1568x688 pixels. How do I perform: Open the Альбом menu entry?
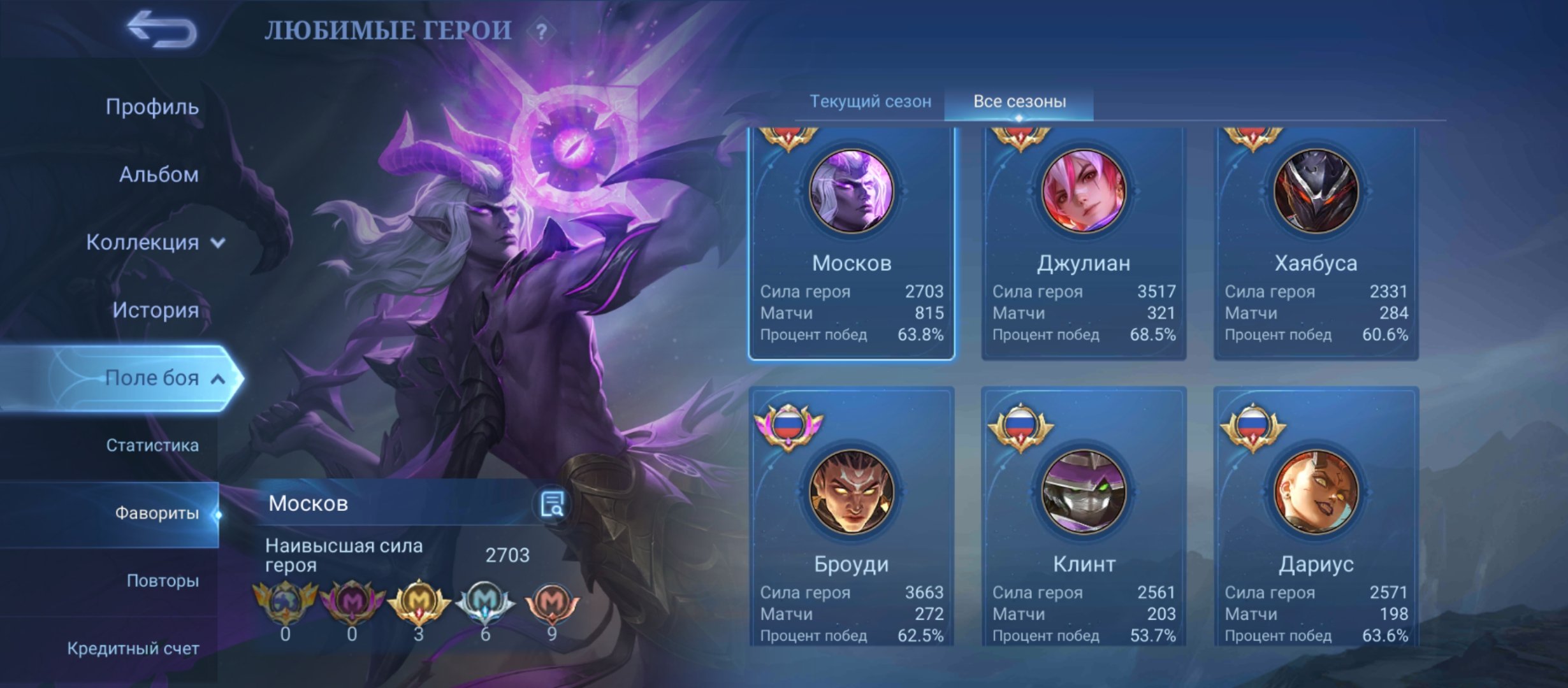point(158,174)
